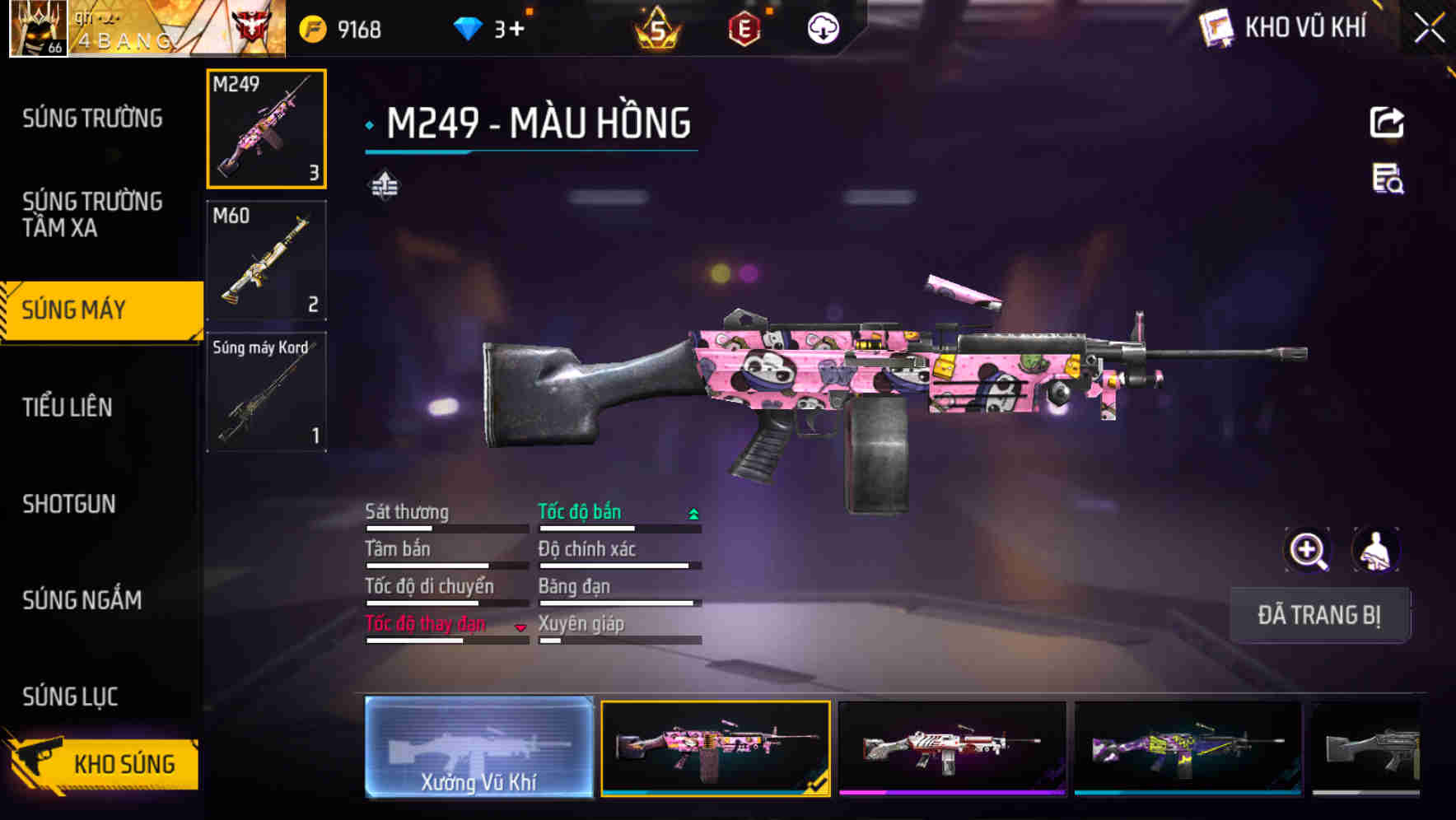This screenshot has width=1456, height=820.
Task: Click the red E hexagon badge
Action: pos(745,27)
